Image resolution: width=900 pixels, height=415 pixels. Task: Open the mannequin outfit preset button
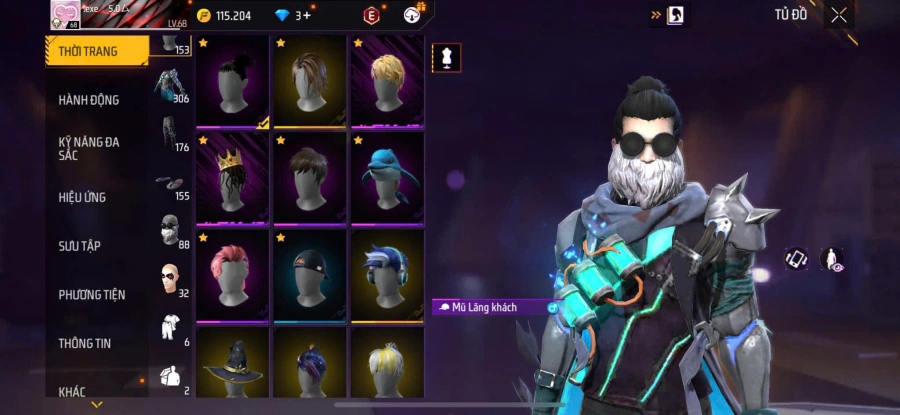click(446, 58)
